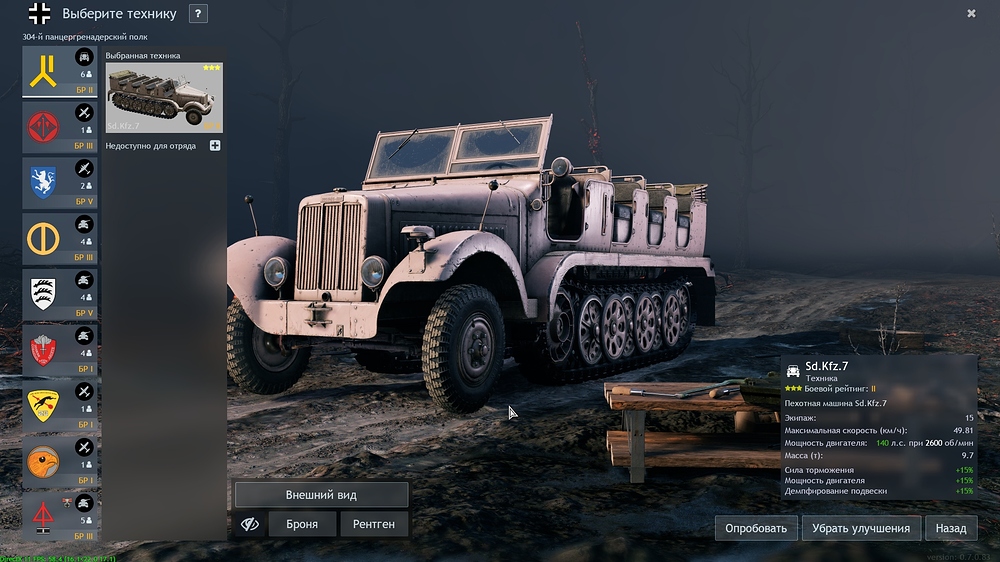The image size is (1000, 562).
Task: Switch to the 'Броня' armor view
Action: (302, 524)
